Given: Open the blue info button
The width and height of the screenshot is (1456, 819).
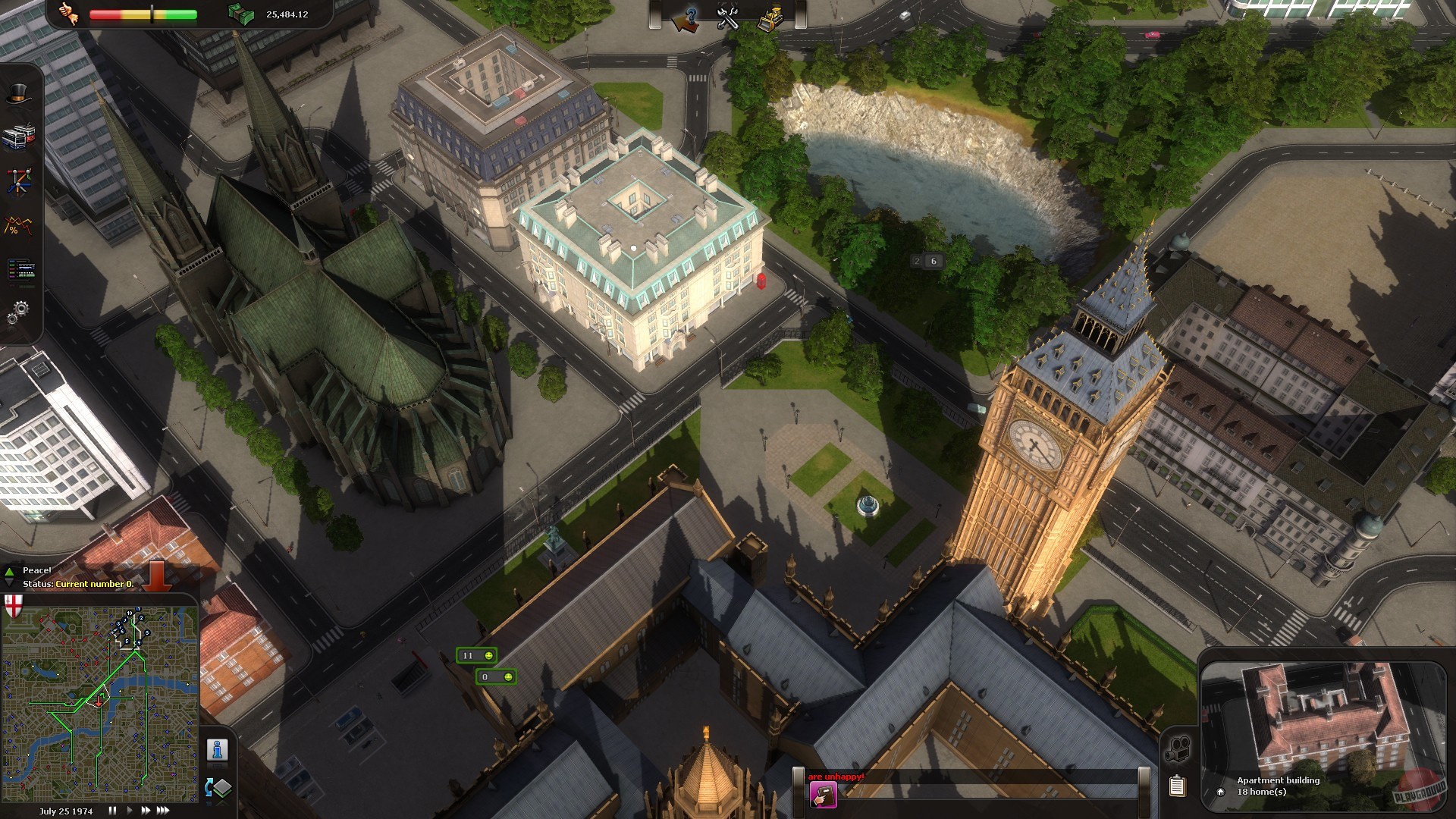Looking at the screenshot, I should (x=218, y=750).
